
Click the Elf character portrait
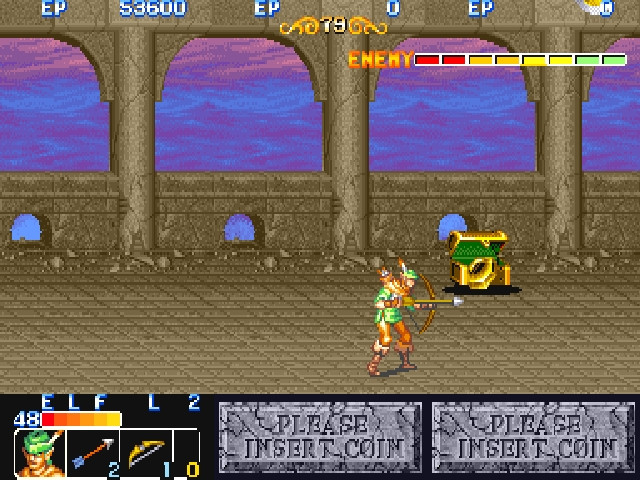tap(39, 453)
